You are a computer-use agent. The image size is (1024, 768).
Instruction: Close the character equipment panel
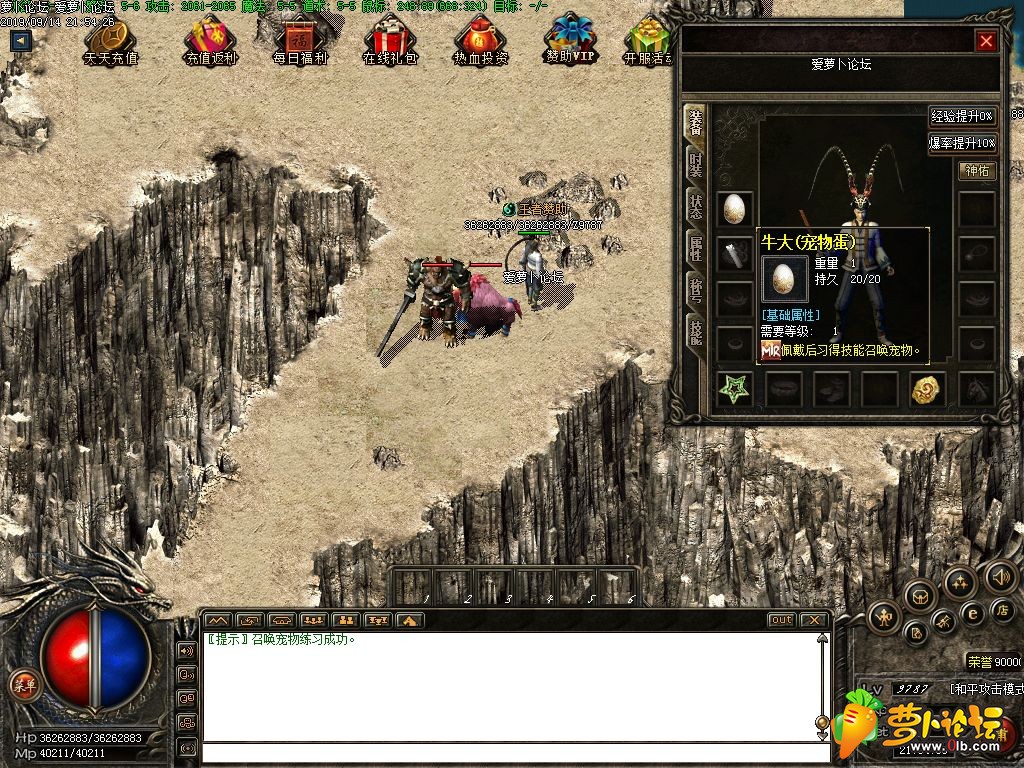click(986, 41)
